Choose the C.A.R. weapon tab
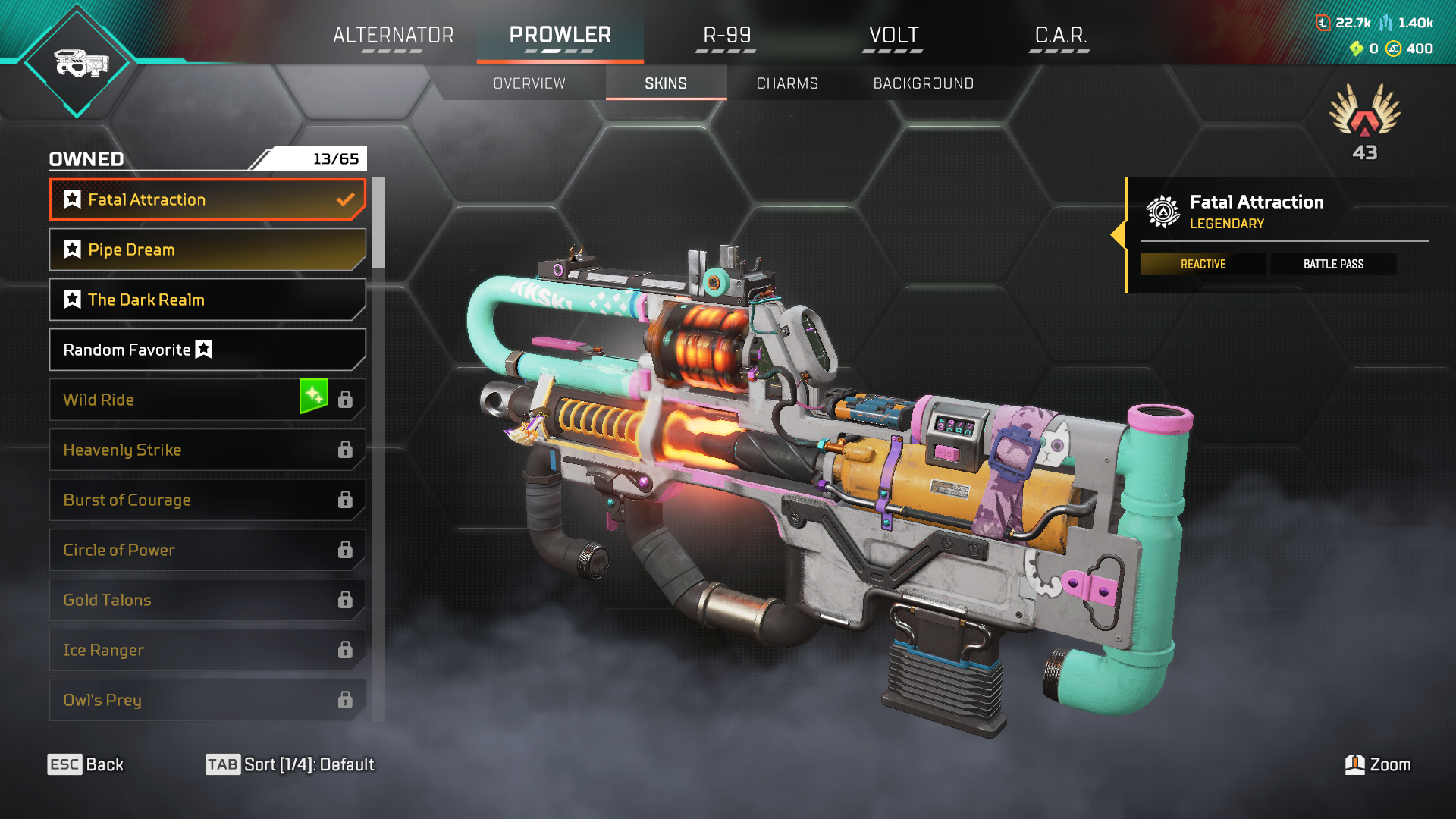Image resolution: width=1456 pixels, height=819 pixels. point(1060,36)
